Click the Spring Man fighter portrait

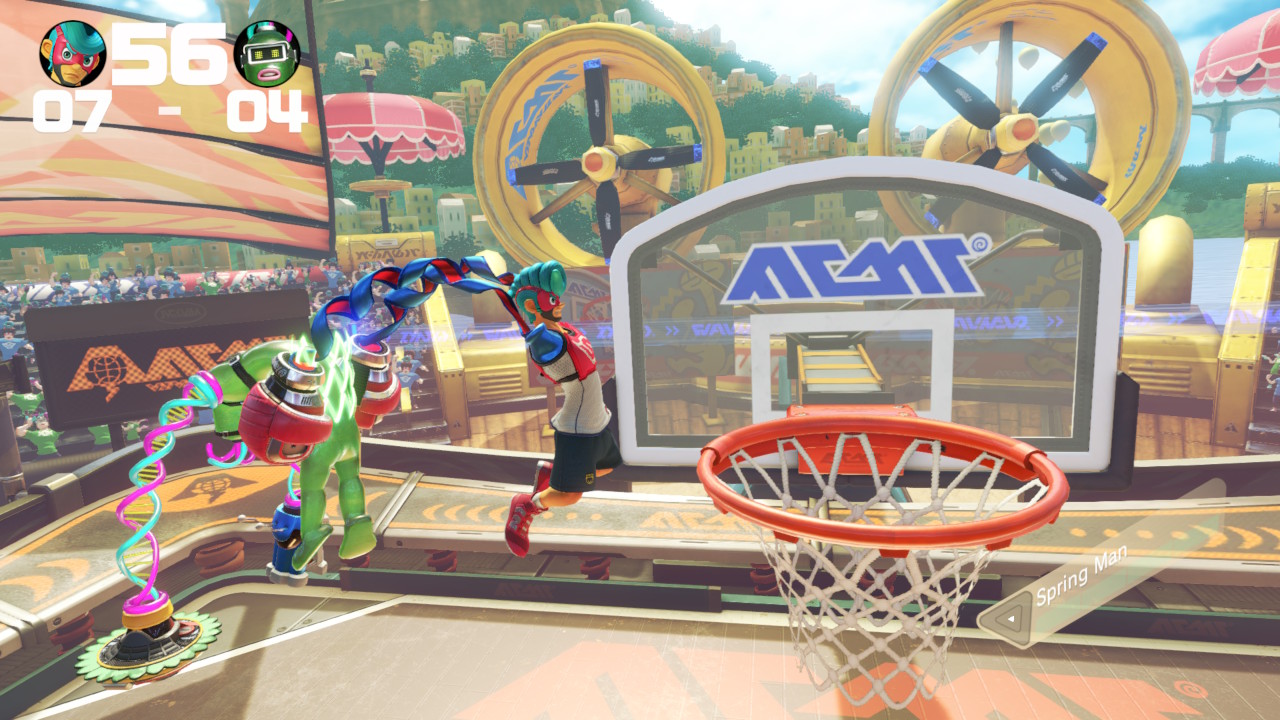(73, 54)
